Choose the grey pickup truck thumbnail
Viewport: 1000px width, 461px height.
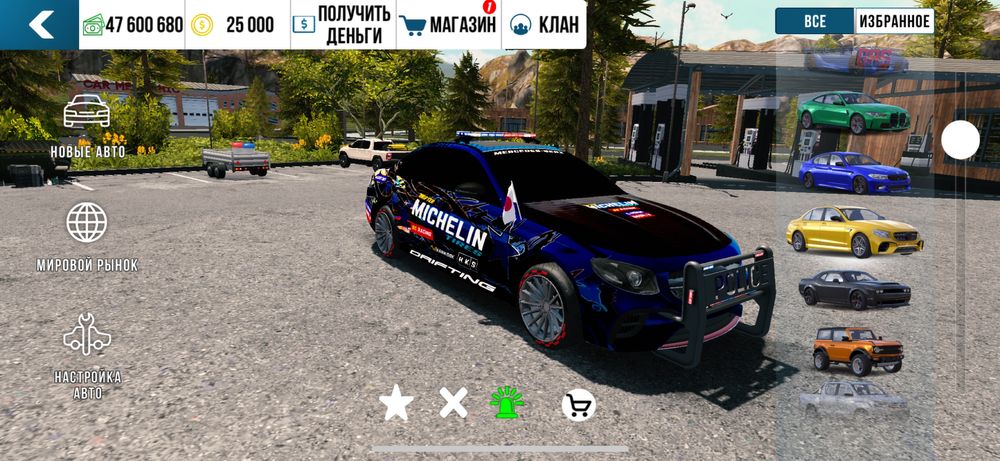click(853, 400)
